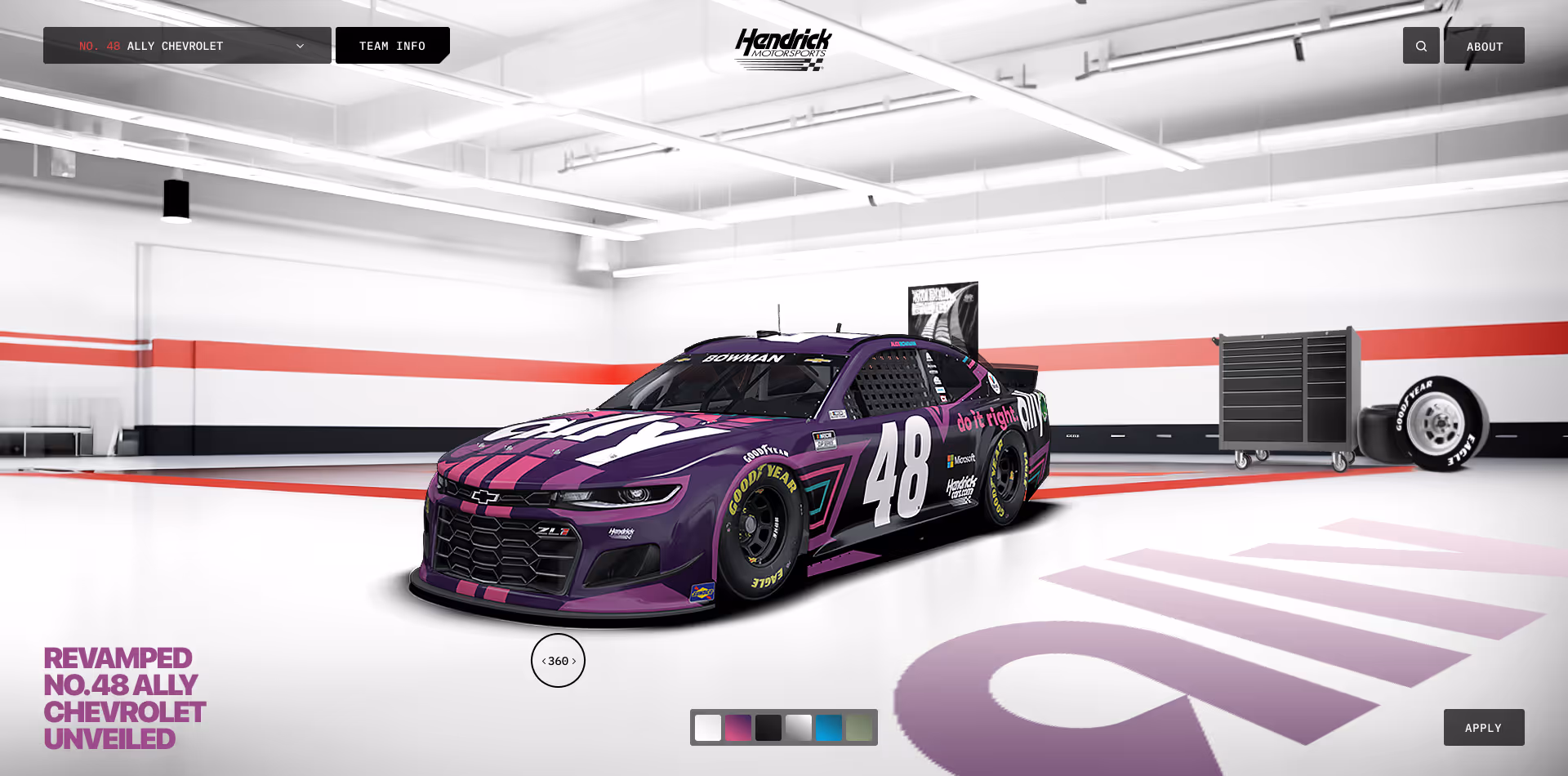The height and width of the screenshot is (776, 1568).
Task: Open the Team Info panel
Action: click(x=392, y=46)
